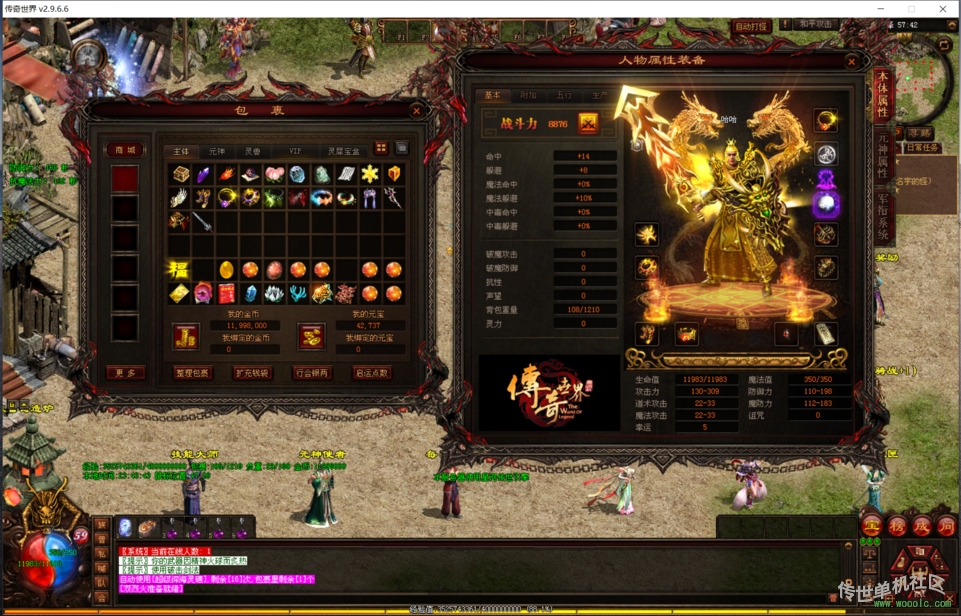
Task: Close the character equipment panel
Action: click(852, 61)
